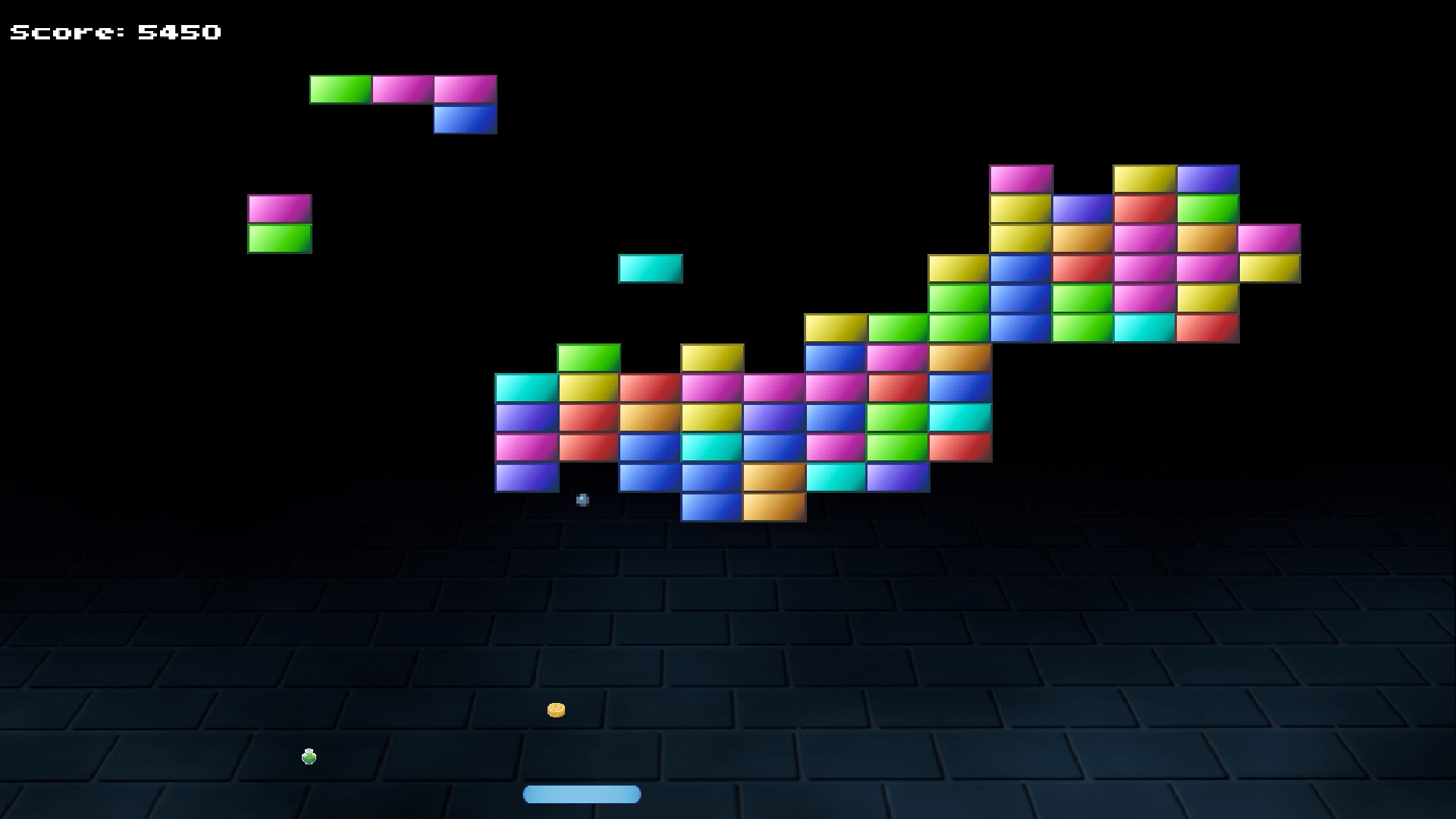Image resolution: width=1456 pixels, height=819 pixels.
Task: Click the blue brick hanging below the top-left row
Action: click(x=465, y=120)
